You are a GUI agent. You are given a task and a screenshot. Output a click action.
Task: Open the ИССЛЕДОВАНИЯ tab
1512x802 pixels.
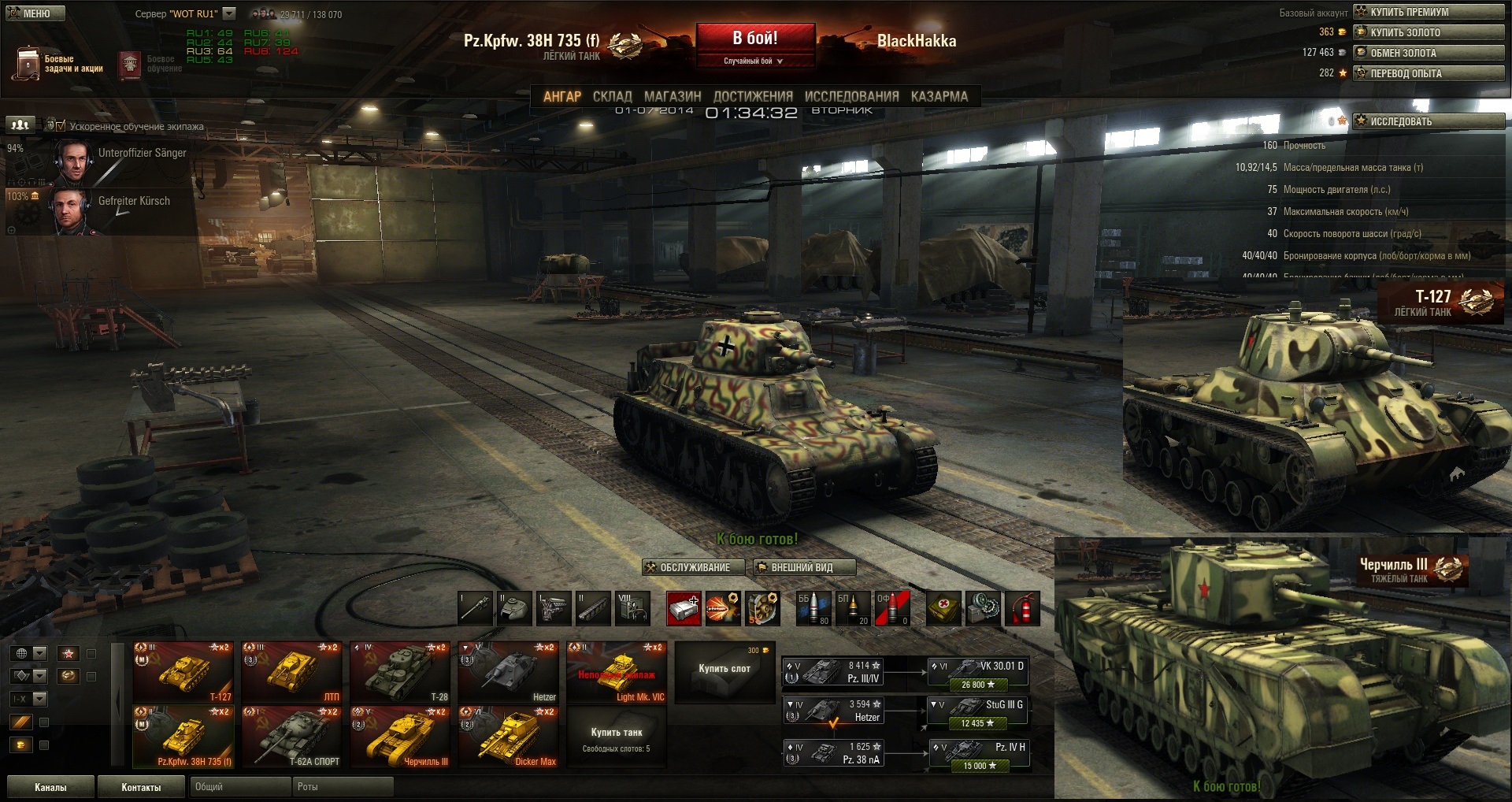coord(851,96)
